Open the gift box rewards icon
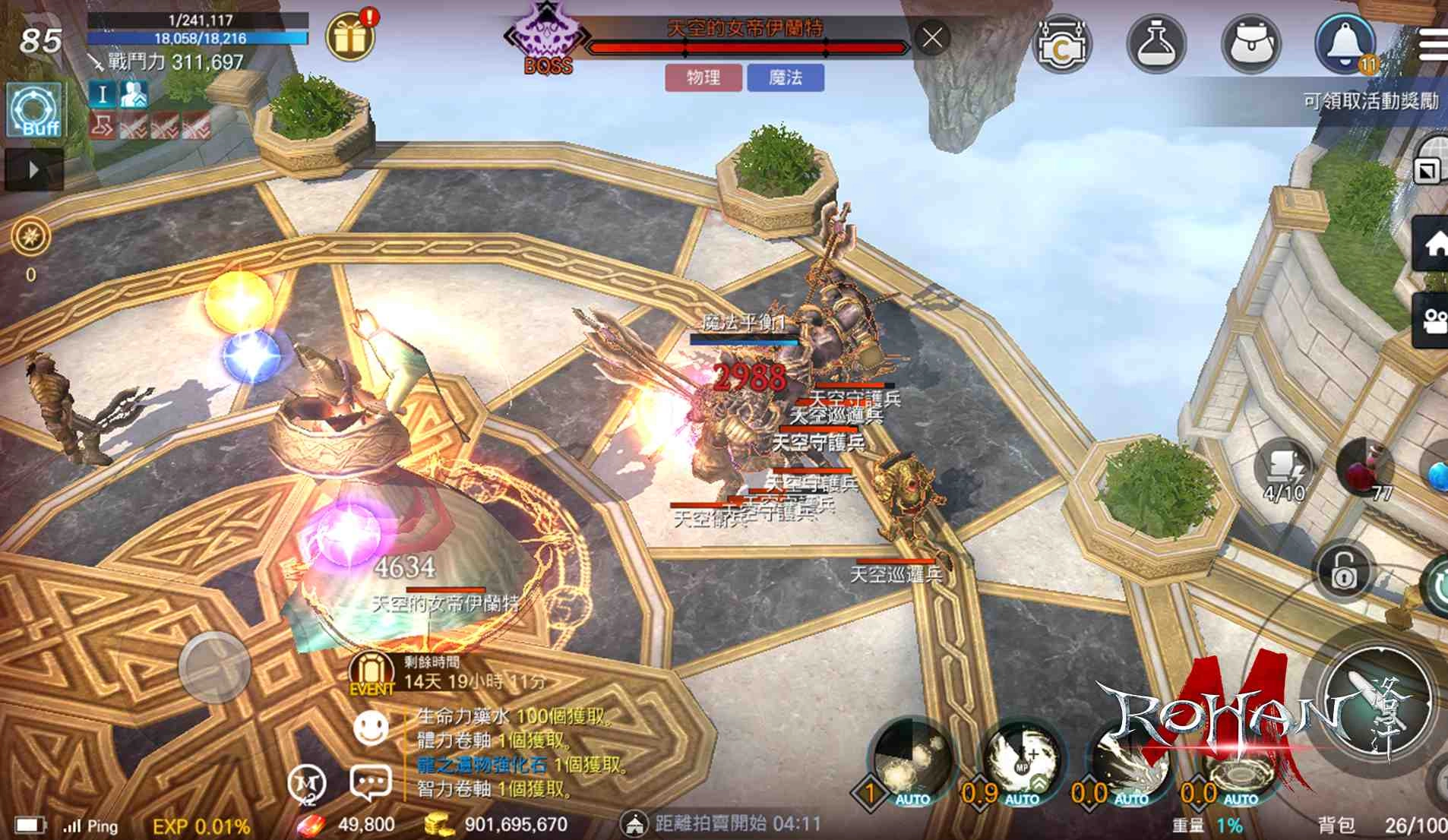1448x840 pixels. [x=350, y=36]
